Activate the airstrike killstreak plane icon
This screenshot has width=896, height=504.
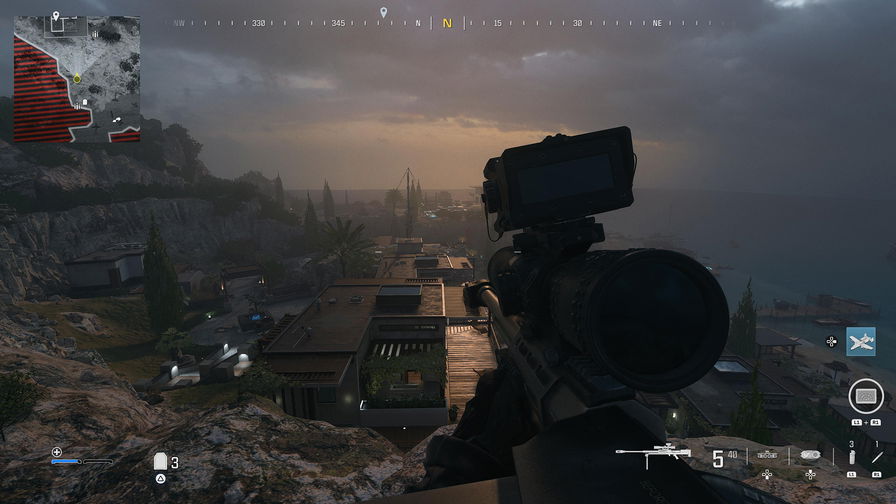tap(860, 341)
